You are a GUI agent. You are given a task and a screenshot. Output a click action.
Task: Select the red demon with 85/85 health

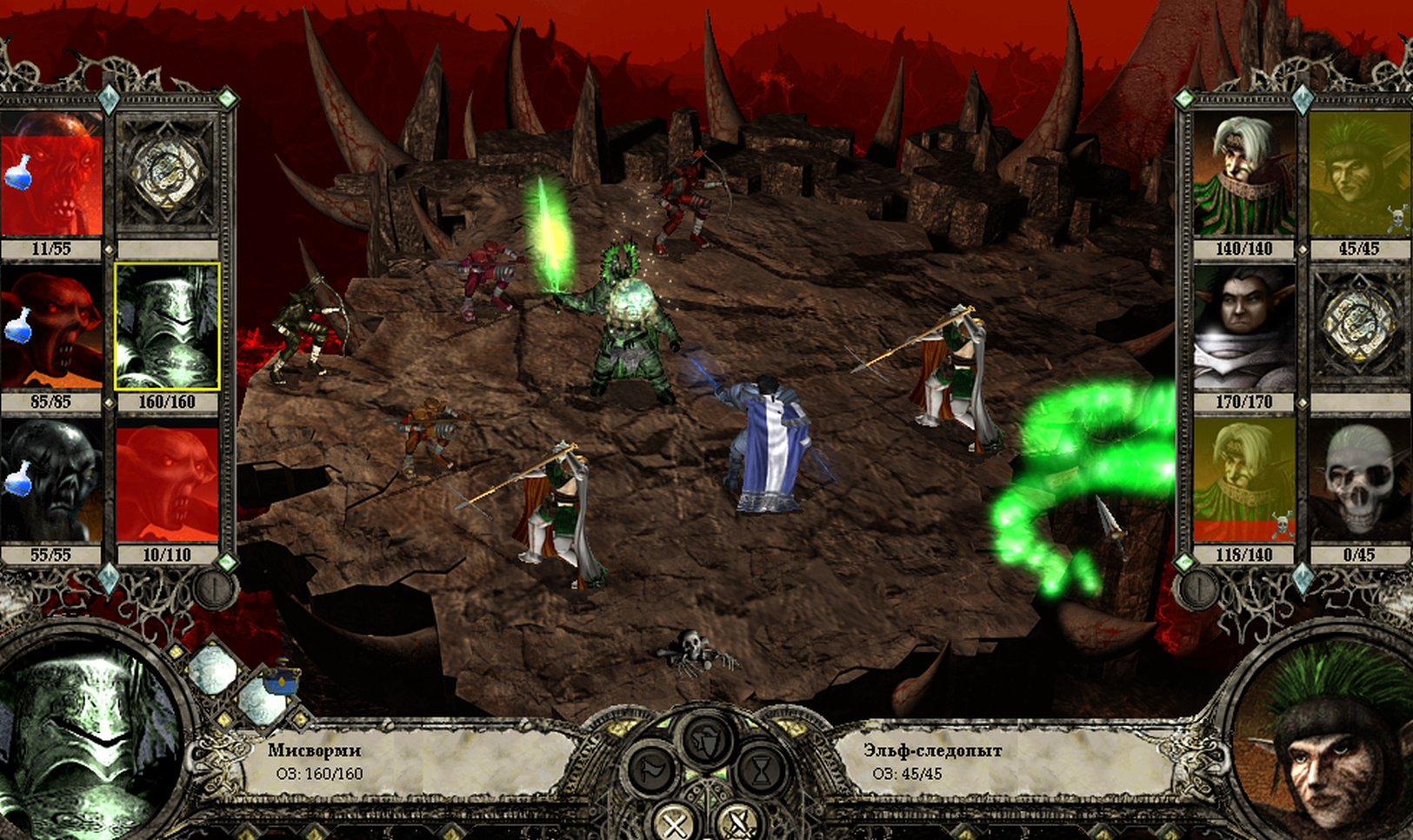(51, 327)
